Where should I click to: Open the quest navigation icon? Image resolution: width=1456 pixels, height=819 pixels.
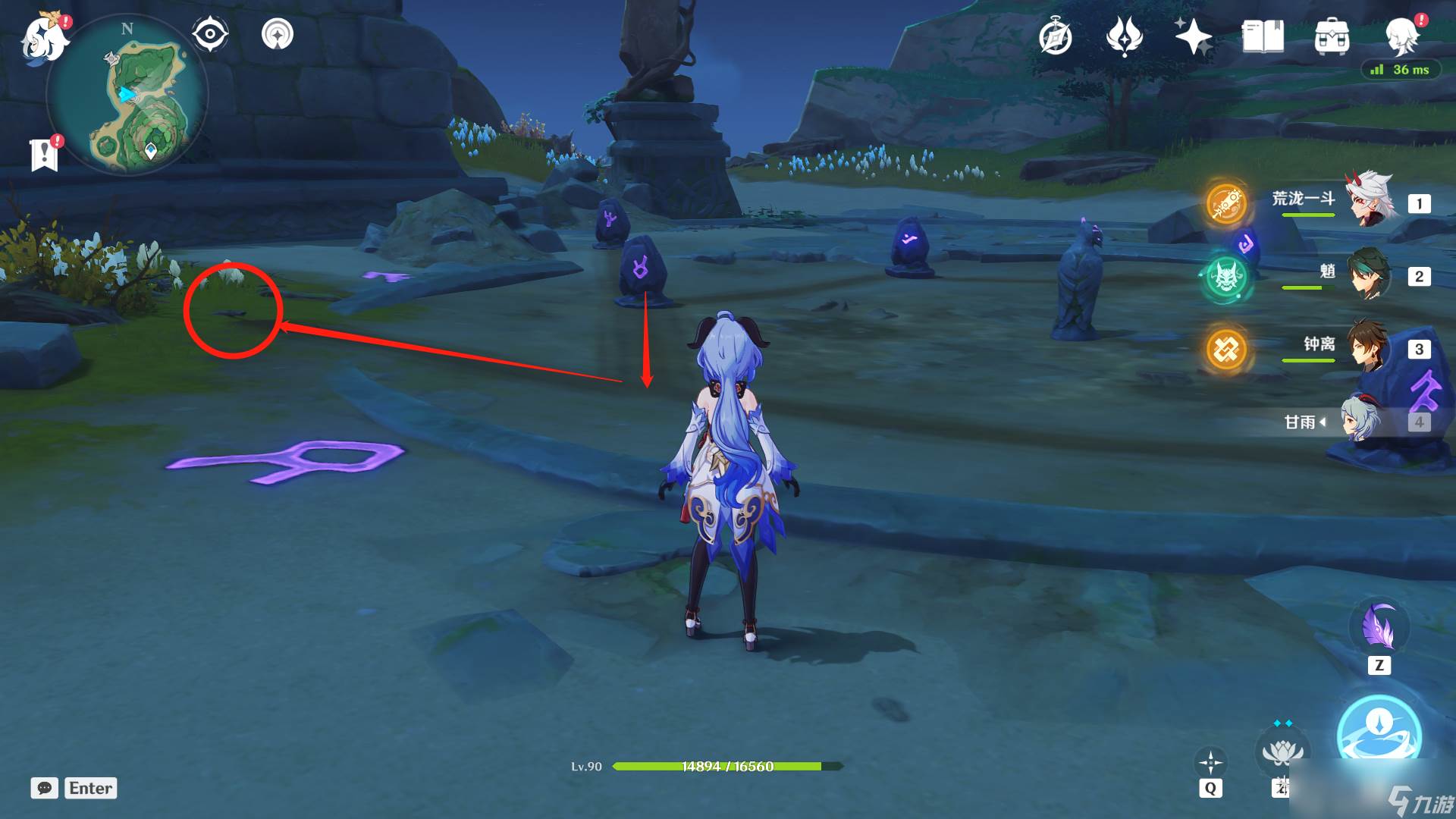pyautogui.click(x=277, y=34)
